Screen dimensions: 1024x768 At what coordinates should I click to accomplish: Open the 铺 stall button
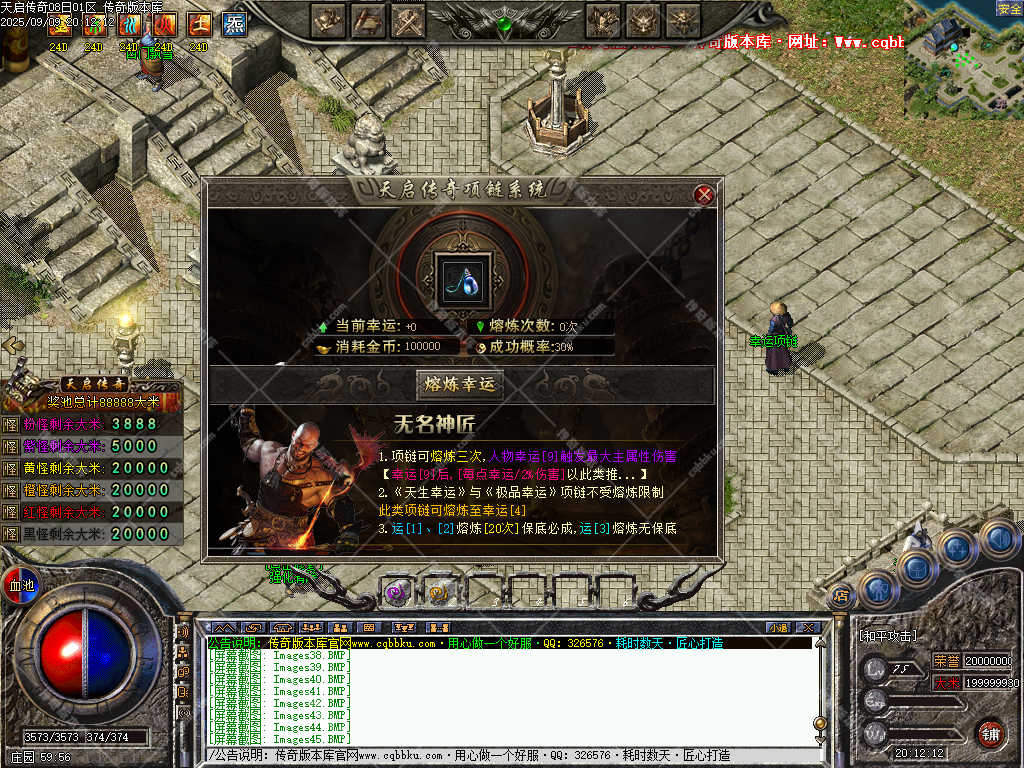coord(989,734)
